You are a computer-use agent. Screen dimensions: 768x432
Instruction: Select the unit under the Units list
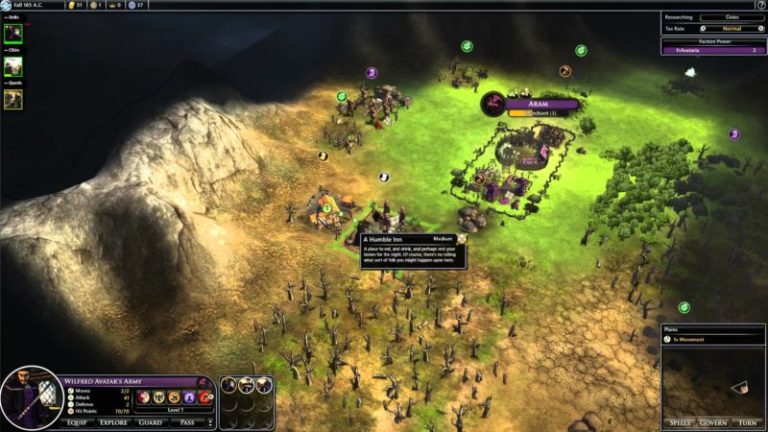pyautogui.click(x=14, y=32)
